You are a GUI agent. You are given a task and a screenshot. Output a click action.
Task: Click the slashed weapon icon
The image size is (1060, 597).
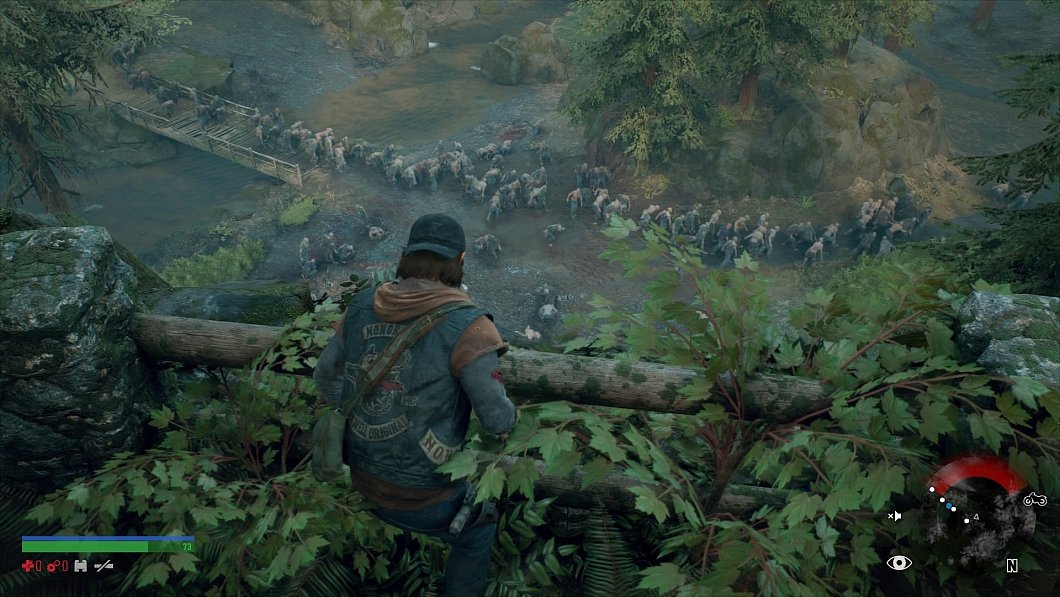click(103, 566)
